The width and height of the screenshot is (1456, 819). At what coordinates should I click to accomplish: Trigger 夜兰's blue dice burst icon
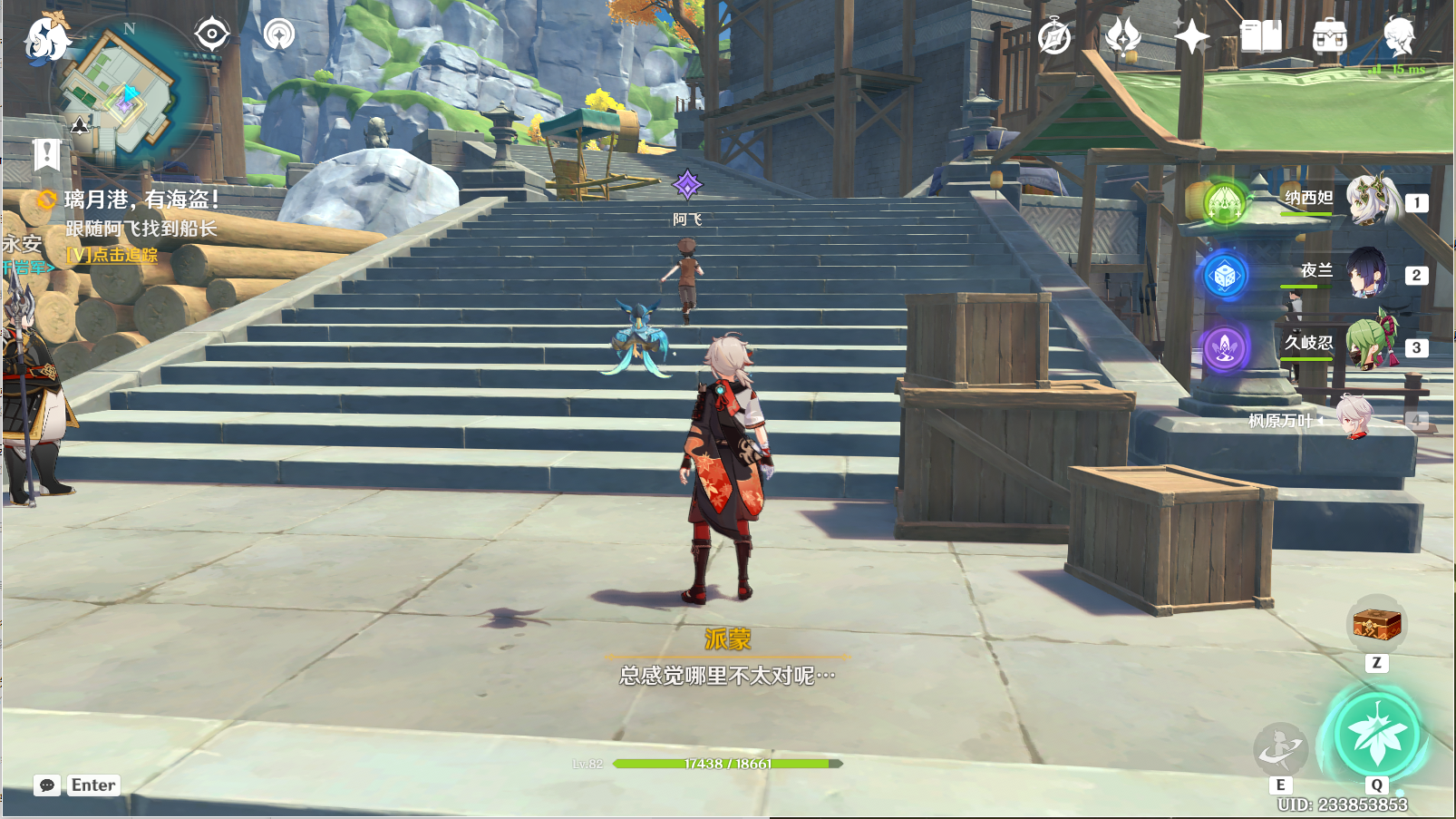point(1225,275)
